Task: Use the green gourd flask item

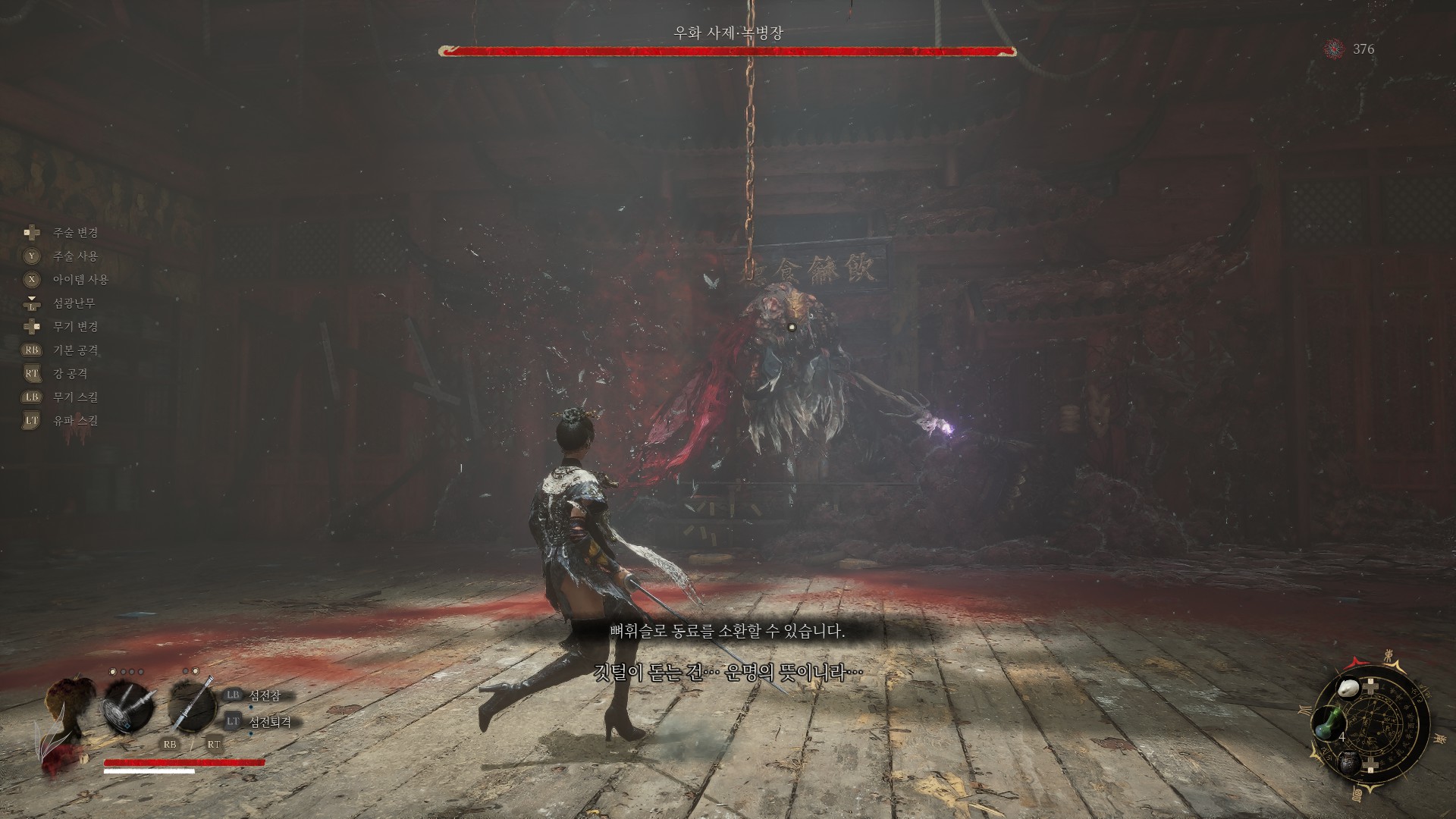Action: click(x=1328, y=723)
